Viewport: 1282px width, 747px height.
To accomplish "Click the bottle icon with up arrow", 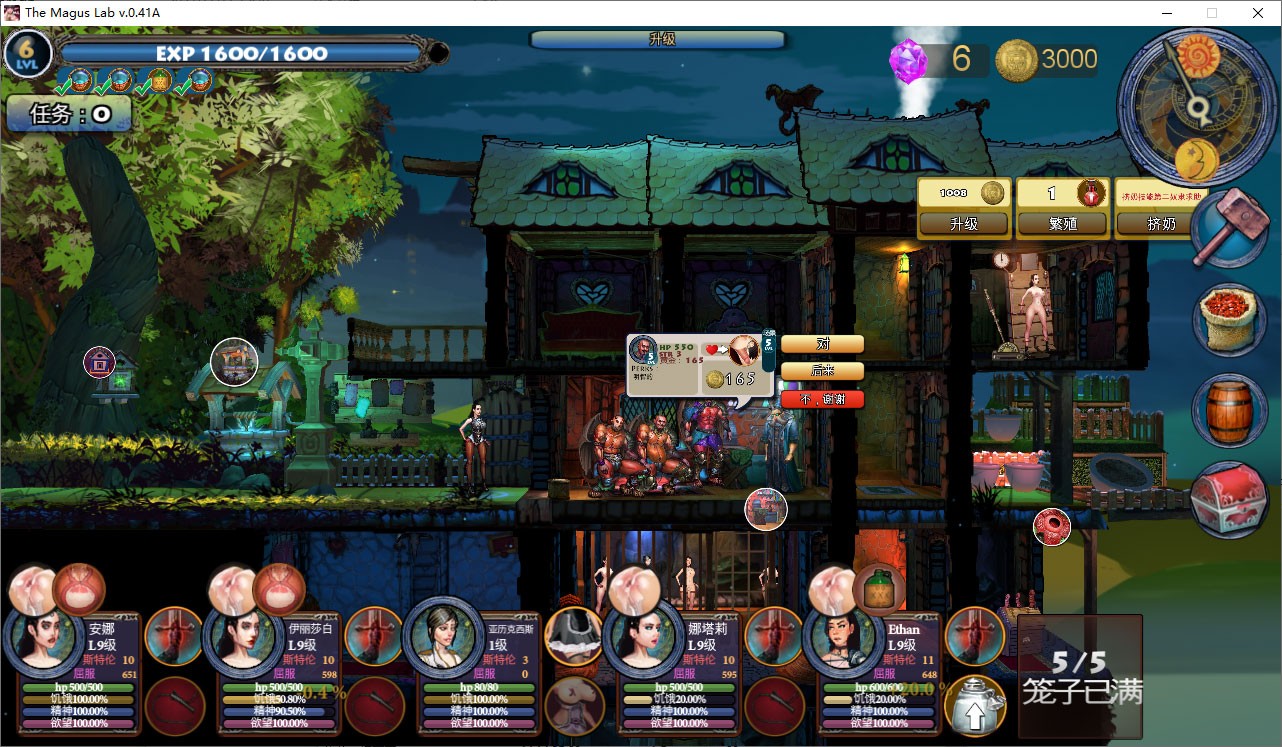I will tap(975, 706).
